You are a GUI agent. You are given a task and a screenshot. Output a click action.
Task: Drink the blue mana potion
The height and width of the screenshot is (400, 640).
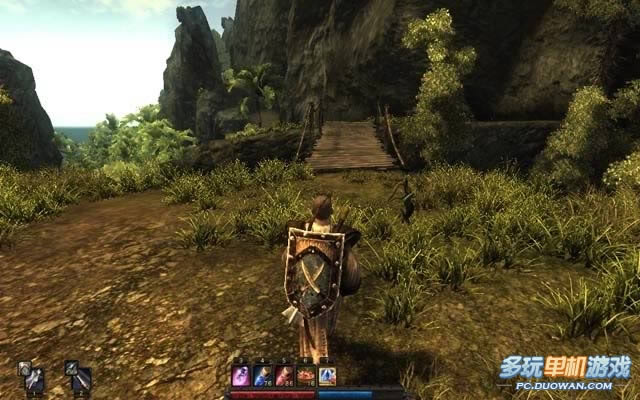point(263,376)
